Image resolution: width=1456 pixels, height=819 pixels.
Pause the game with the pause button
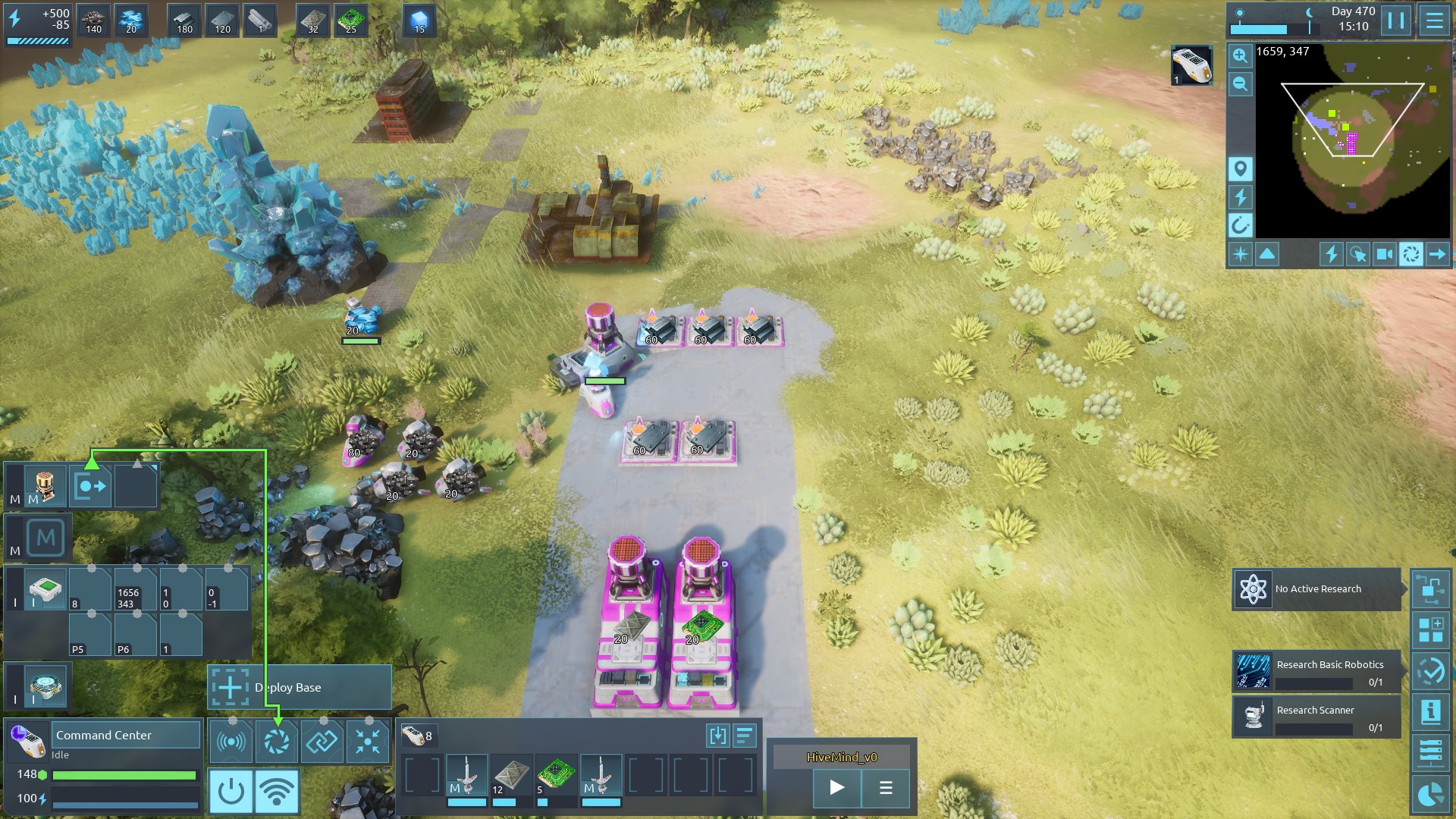pos(1396,20)
